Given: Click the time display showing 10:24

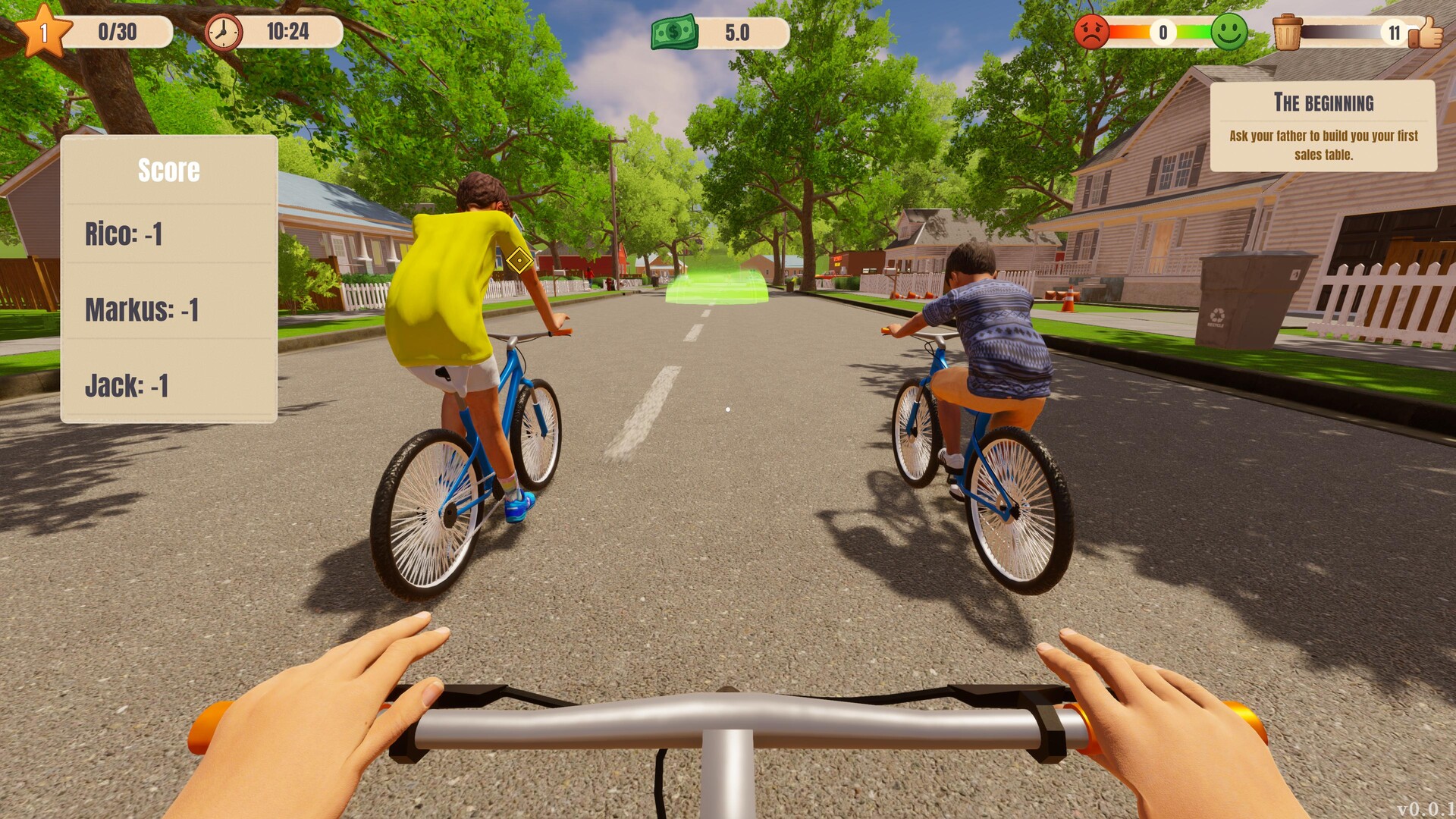Looking at the screenshot, I should pos(289,31).
